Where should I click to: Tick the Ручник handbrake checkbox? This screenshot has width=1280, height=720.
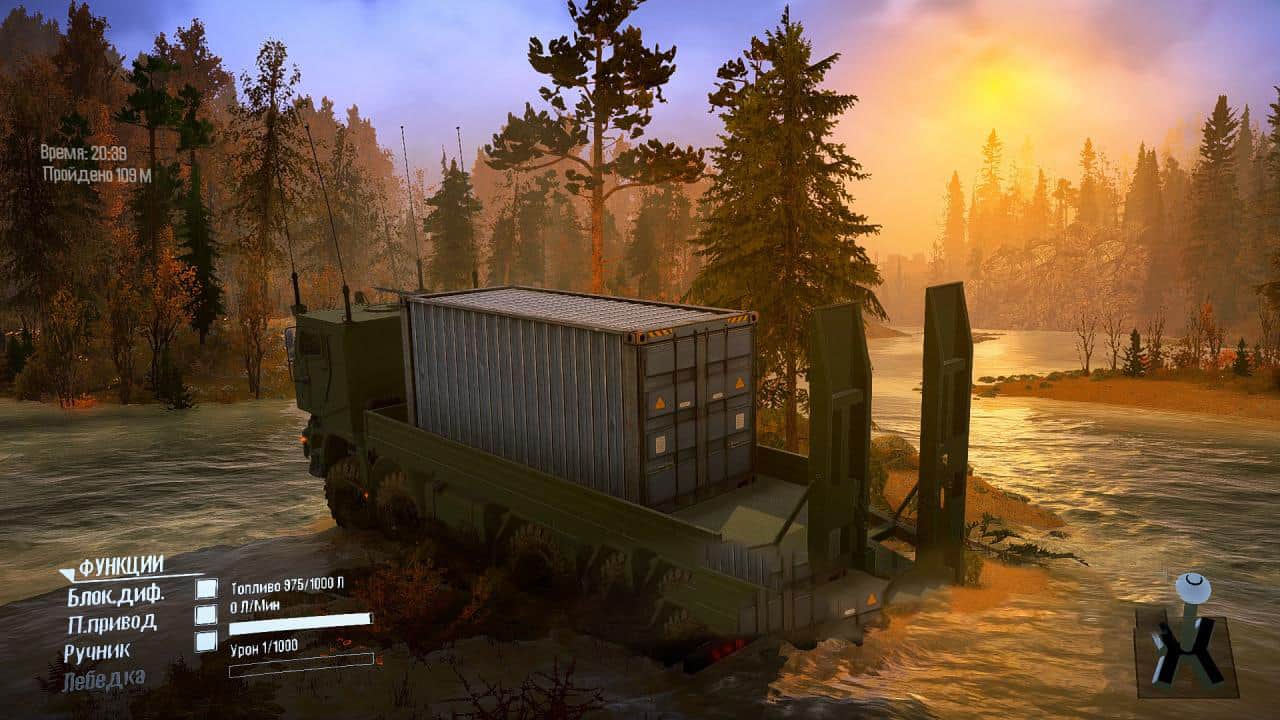click(x=206, y=641)
